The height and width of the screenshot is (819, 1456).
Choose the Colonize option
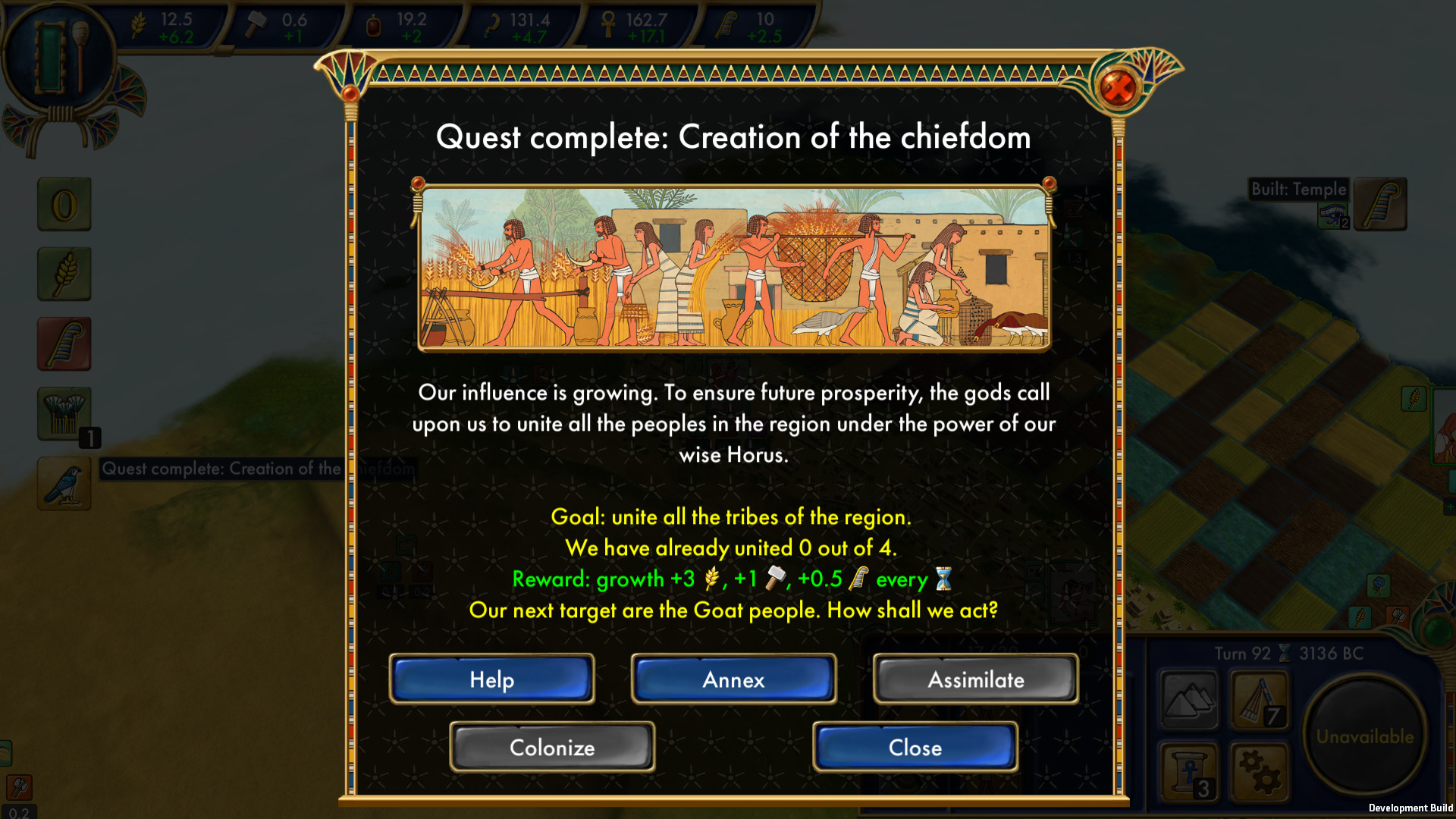pyautogui.click(x=551, y=747)
